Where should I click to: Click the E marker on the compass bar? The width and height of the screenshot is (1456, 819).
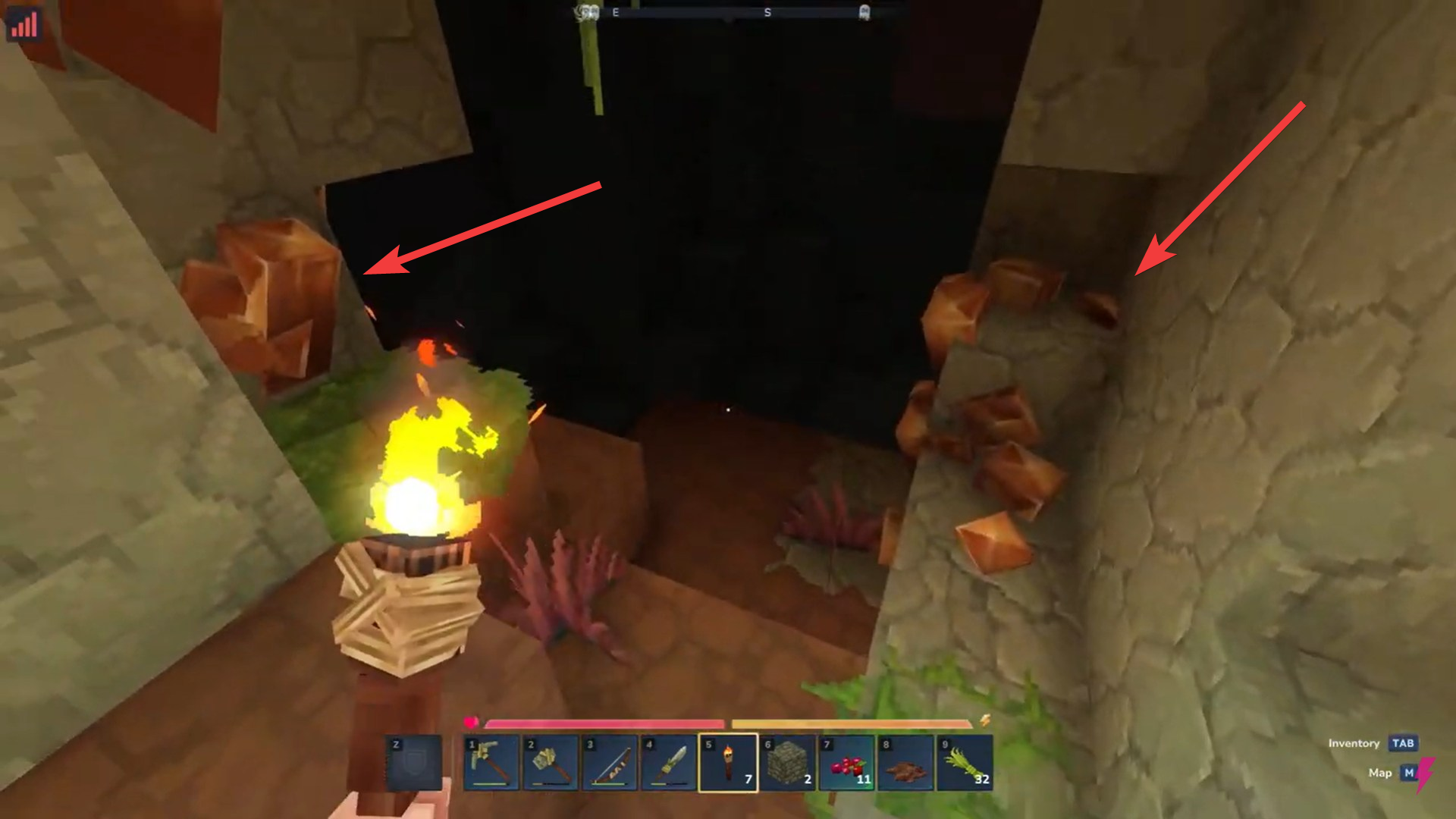click(614, 12)
